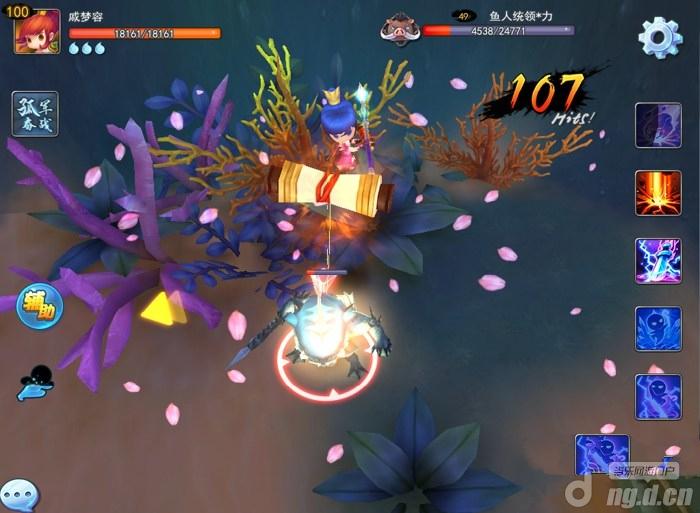Click the black-haired pet icon

point(36,382)
